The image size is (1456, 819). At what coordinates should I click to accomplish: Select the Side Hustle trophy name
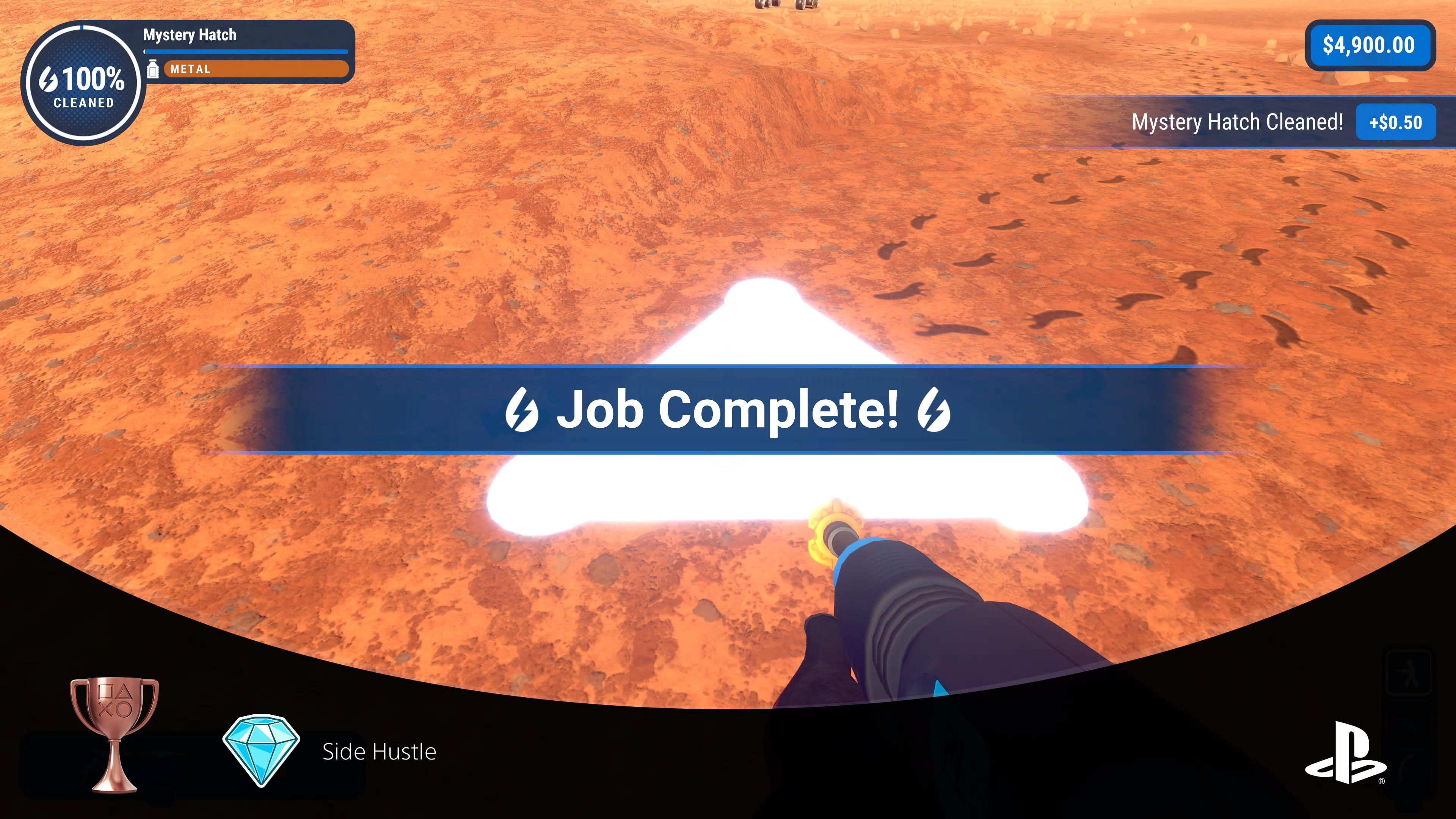379,752
